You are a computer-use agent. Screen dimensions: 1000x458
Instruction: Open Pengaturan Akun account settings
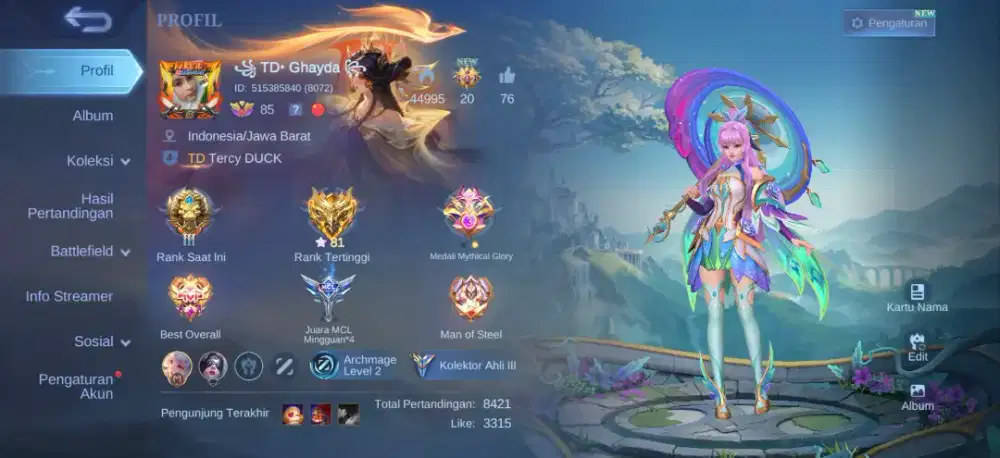(x=76, y=386)
